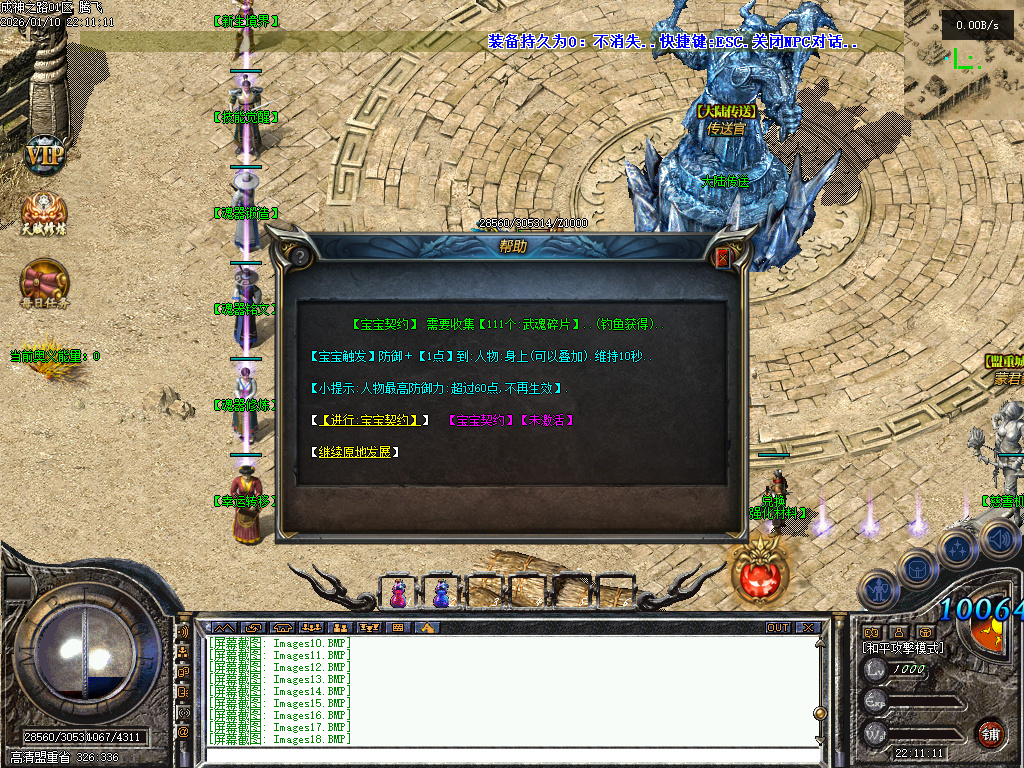The height and width of the screenshot is (768, 1024).
Task: Click the blue character silhouette round button
Action: 879,590
